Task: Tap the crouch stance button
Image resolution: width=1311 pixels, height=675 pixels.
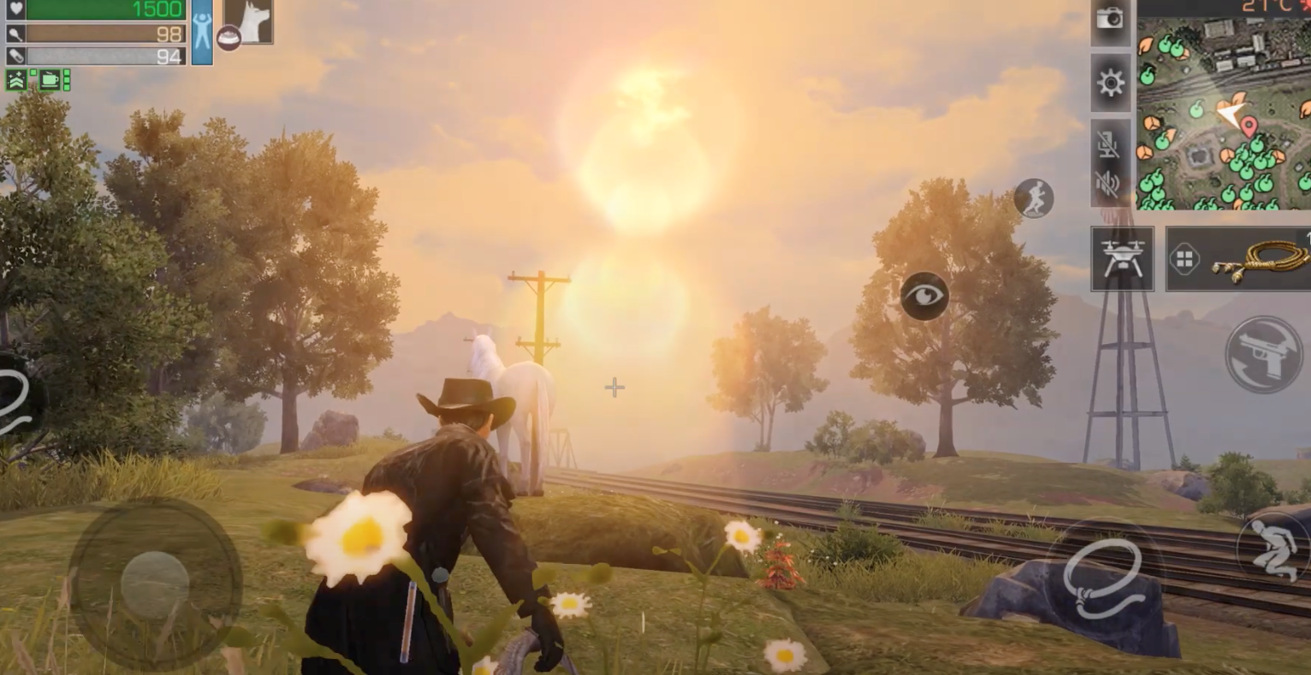Action: (1271, 547)
